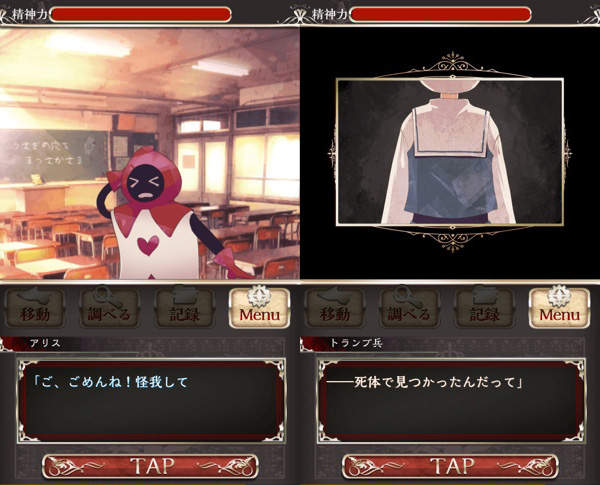Open 記録 on the トランプ兵 screen
Viewport: 600px width, 485px height.
(484, 309)
